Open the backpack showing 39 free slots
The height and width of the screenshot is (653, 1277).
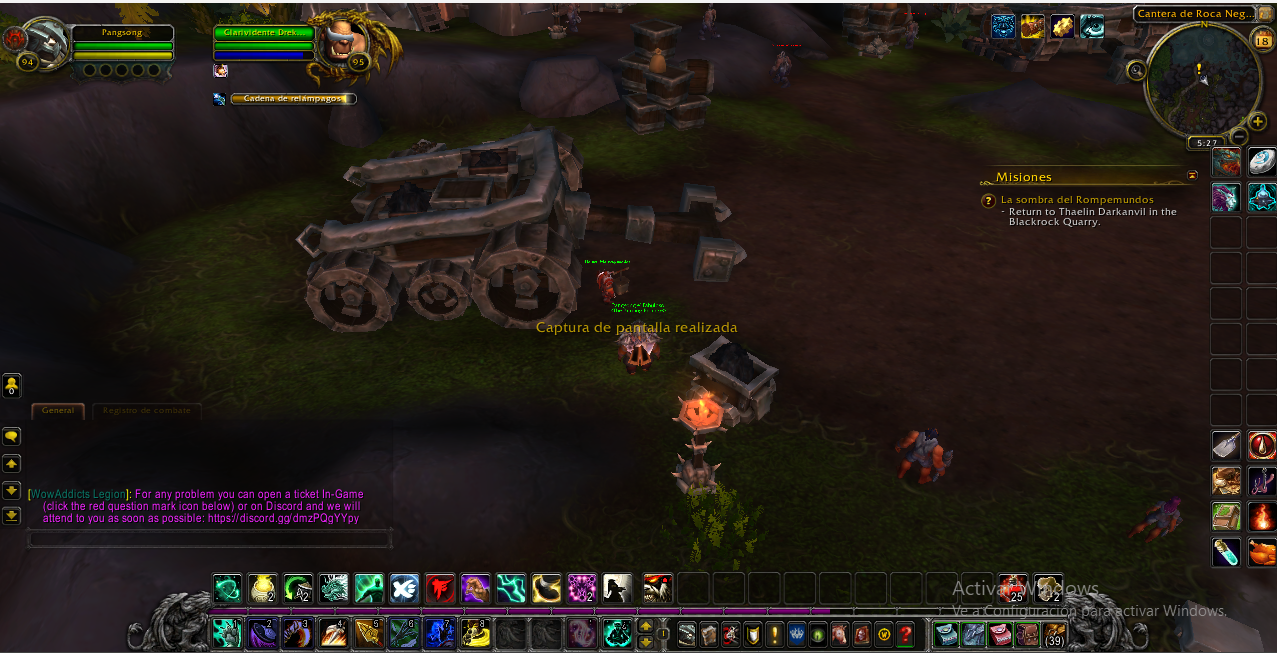click(x=1054, y=634)
